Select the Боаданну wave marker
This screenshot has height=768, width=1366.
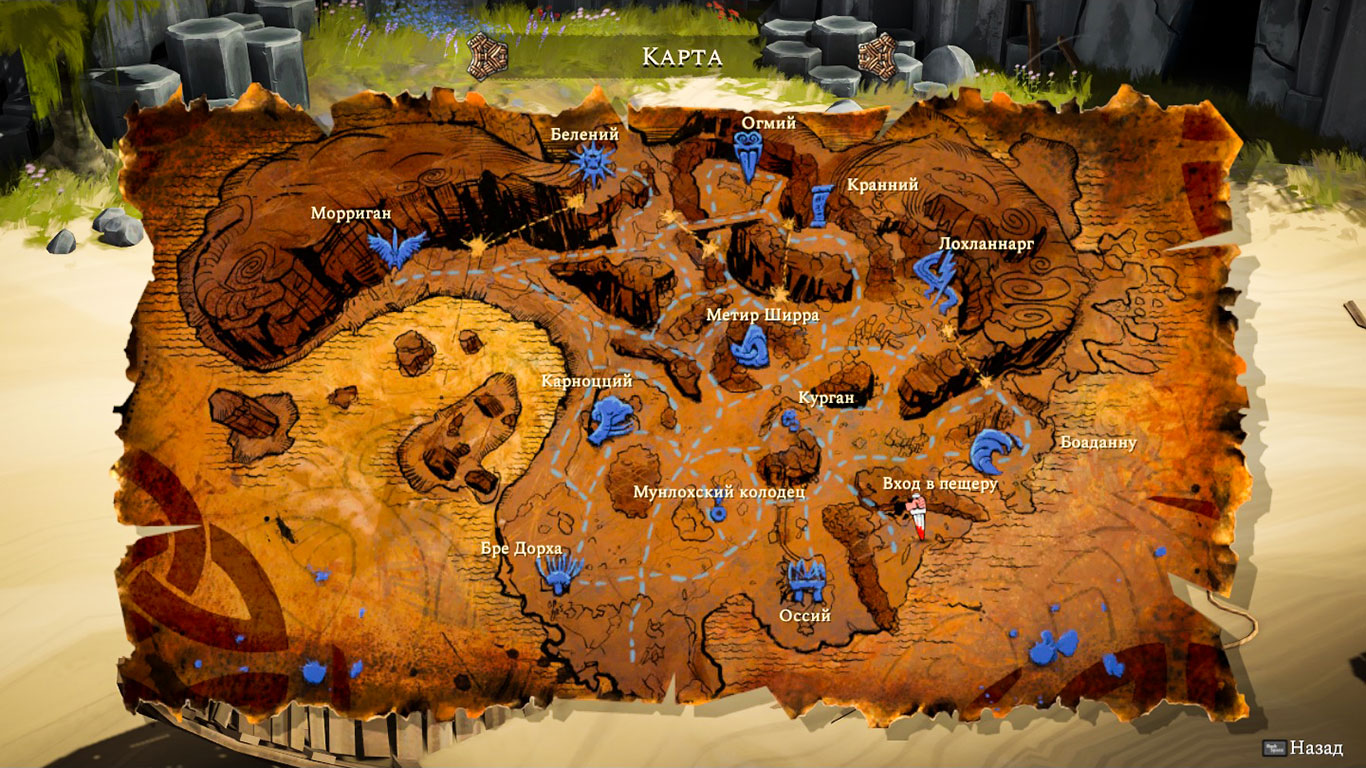pos(995,451)
